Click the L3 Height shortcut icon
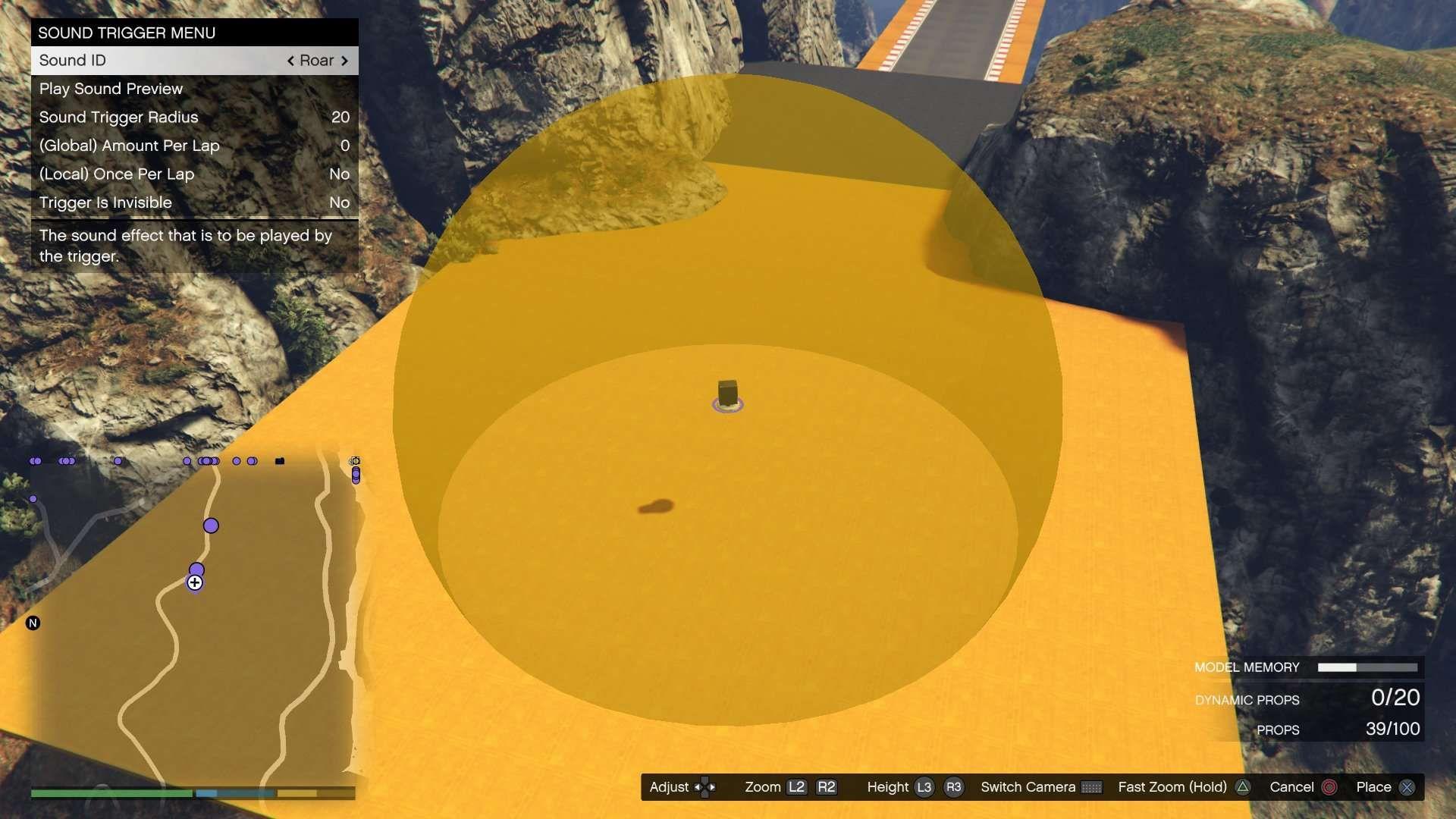 point(925,787)
